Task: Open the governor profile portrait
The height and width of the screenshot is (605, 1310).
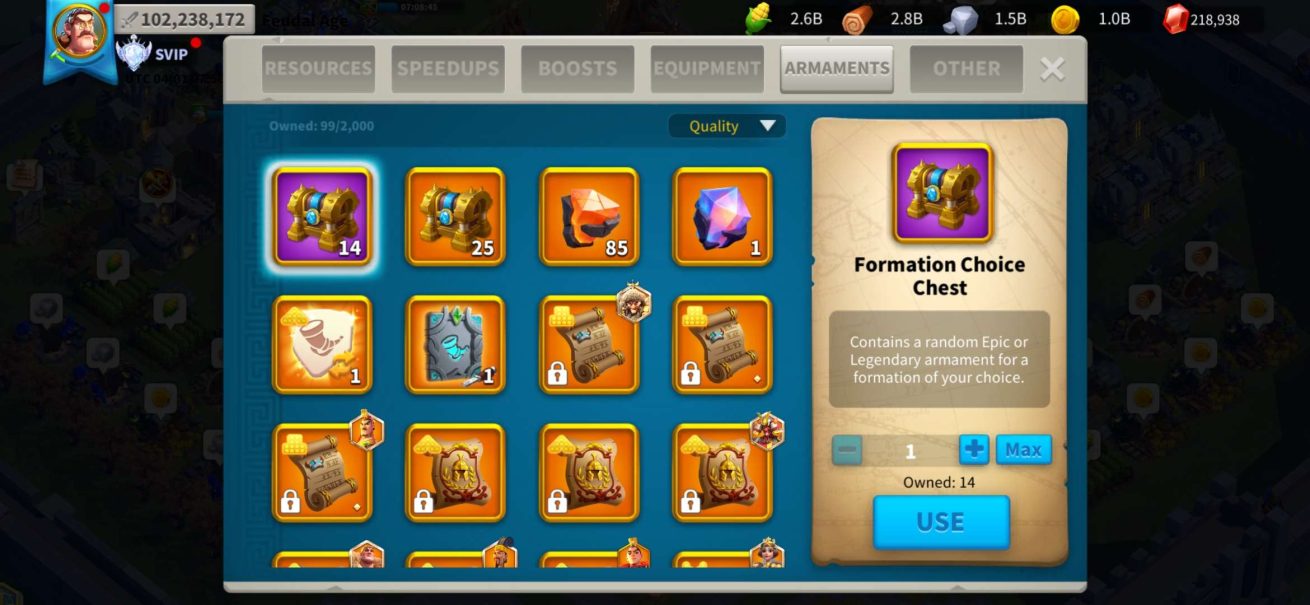Action: (x=80, y=33)
